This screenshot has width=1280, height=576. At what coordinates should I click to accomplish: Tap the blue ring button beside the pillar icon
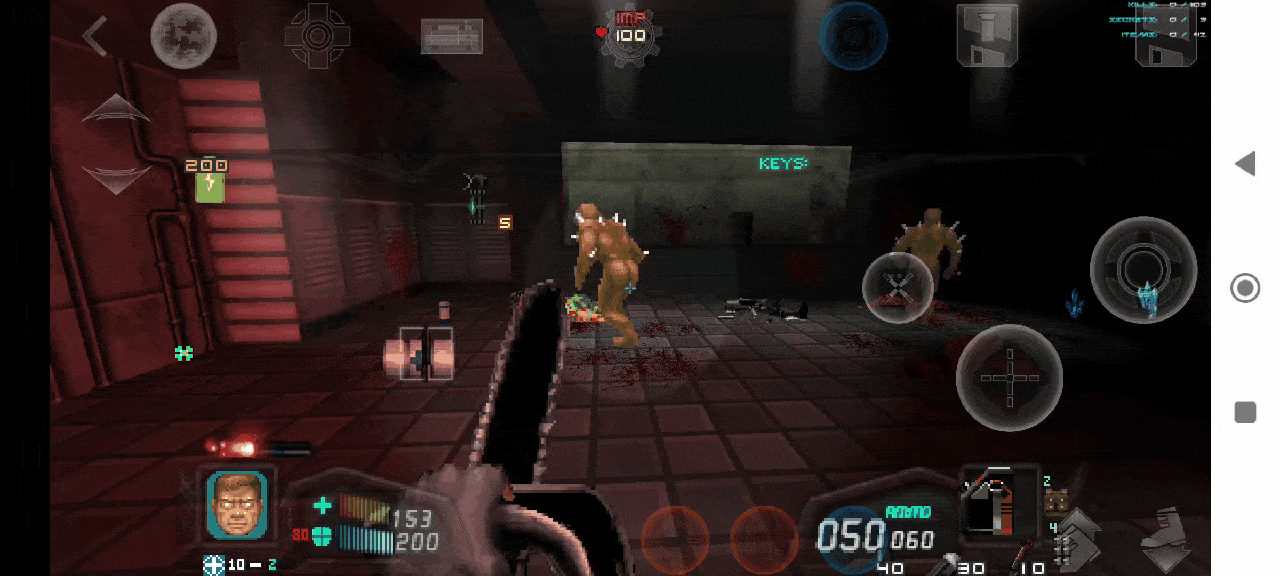coord(853,37)
